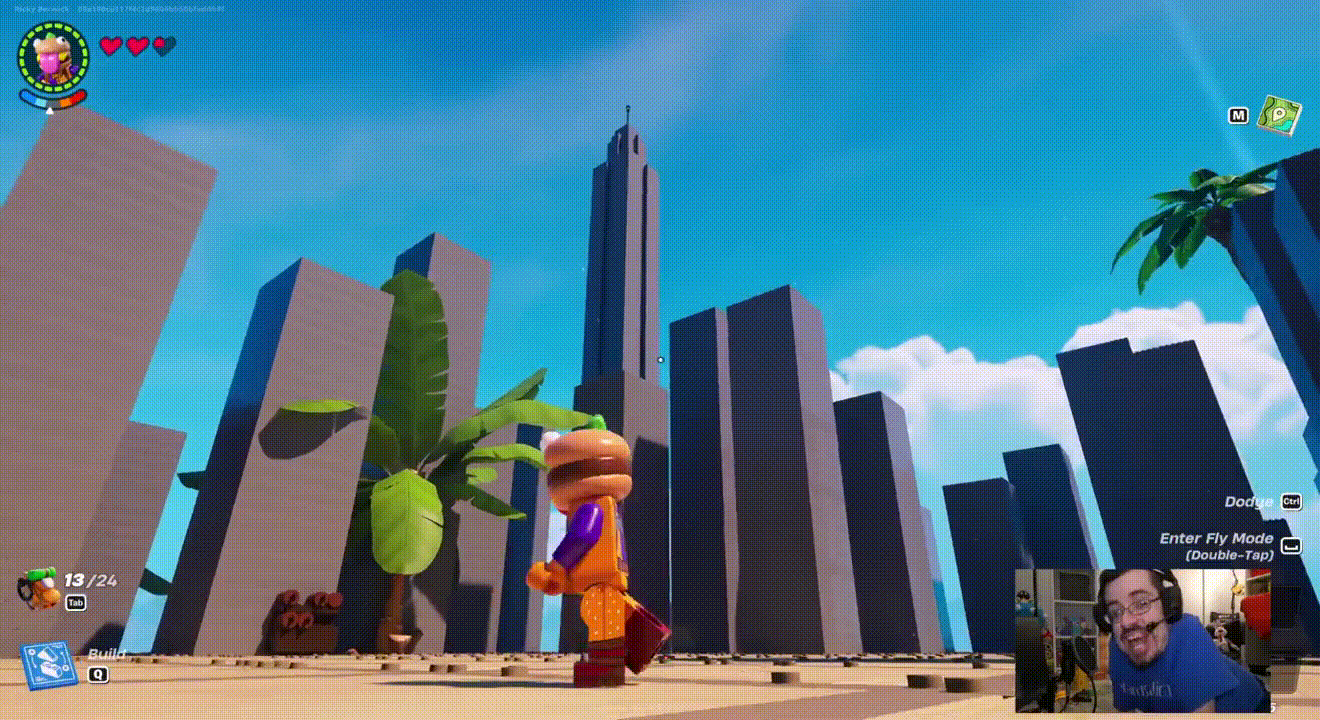This screenshot has height=720, width=1320.
Task: Open the blue Build blueprint icon
Action: pyautogui.click(x=48, y=666)
